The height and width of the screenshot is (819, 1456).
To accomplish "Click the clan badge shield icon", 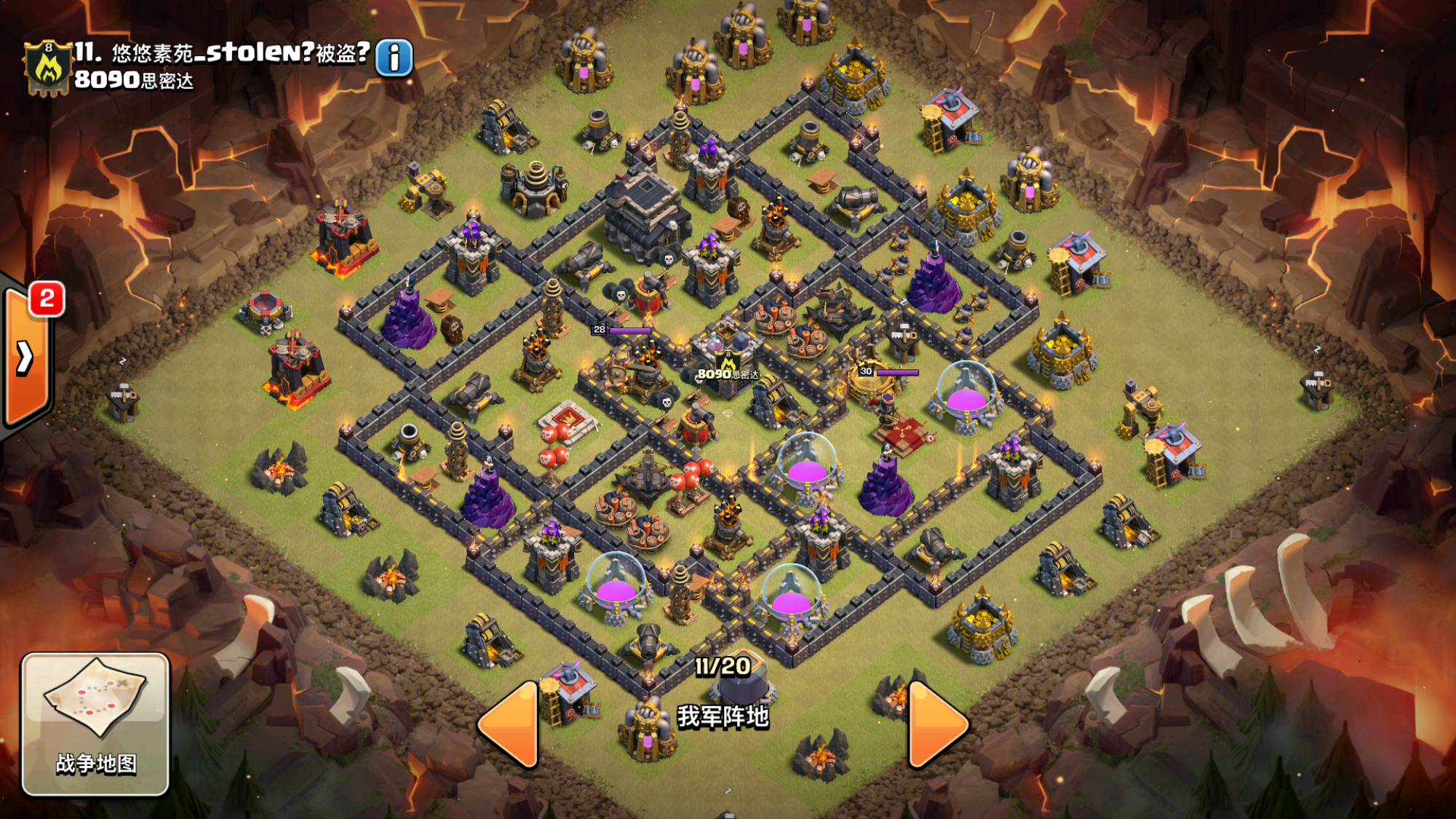I will (48, 68).
